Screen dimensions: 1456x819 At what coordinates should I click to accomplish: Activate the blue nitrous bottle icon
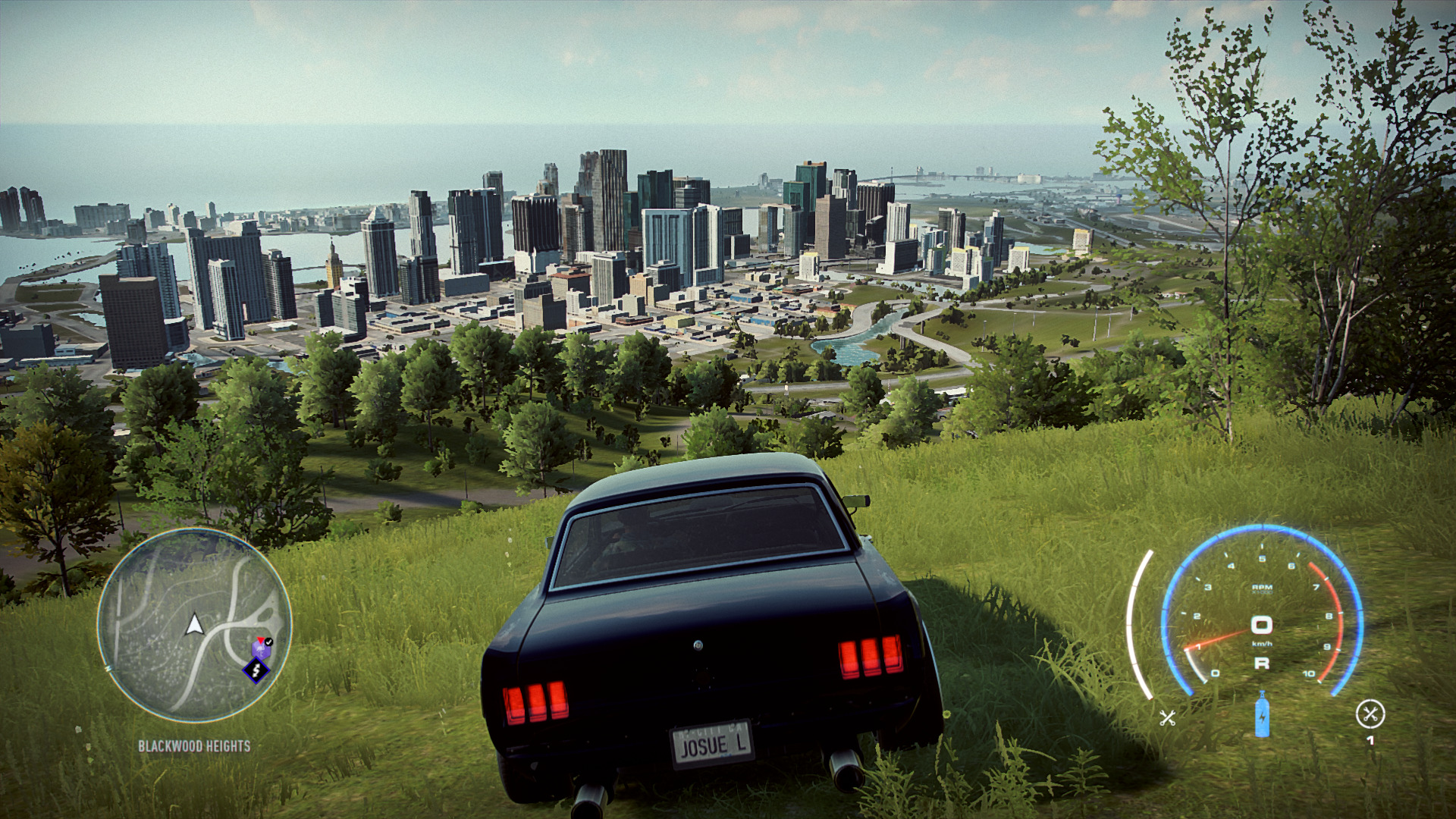pos(1262,714)
